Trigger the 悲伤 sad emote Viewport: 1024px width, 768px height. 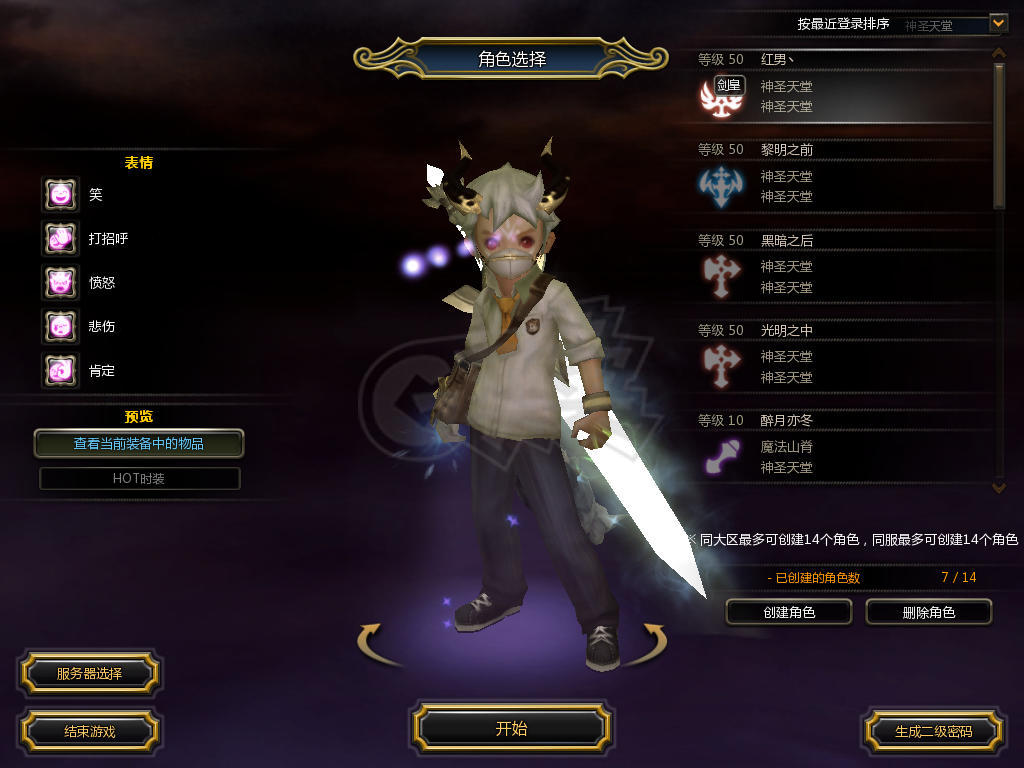pos(60,326)
